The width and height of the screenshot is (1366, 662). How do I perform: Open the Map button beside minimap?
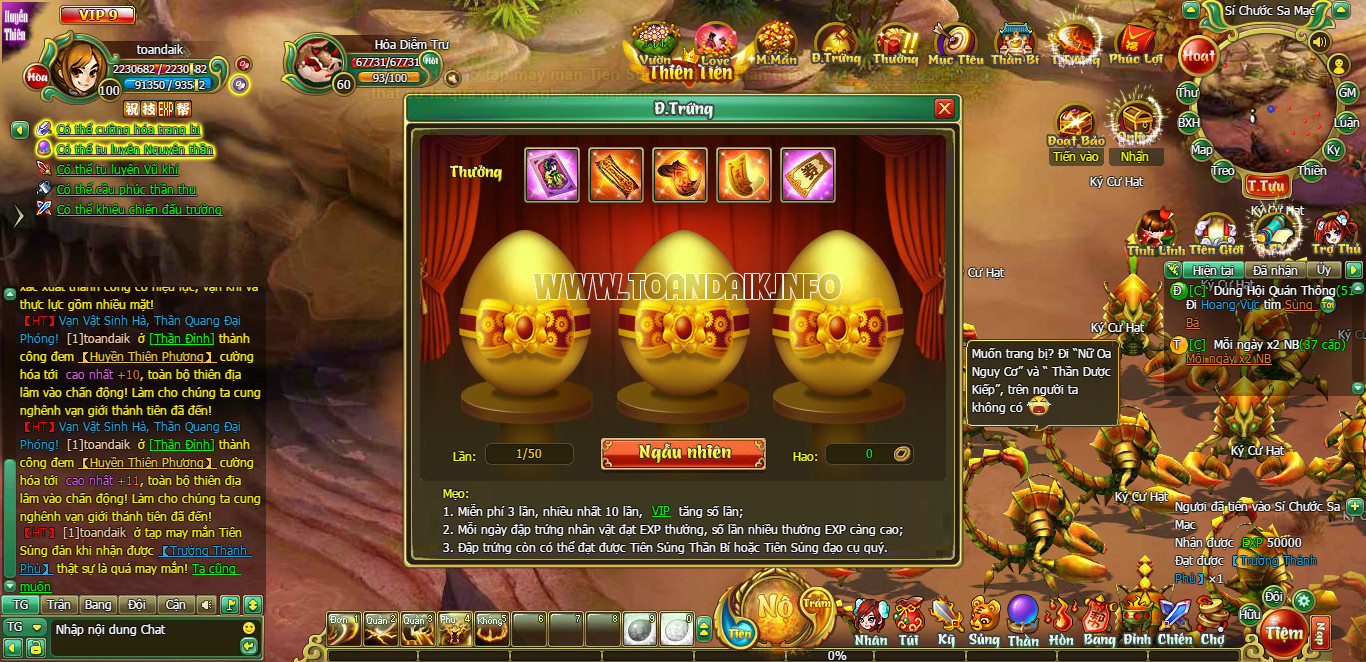pyautogui.click(x=1201, y=150)
